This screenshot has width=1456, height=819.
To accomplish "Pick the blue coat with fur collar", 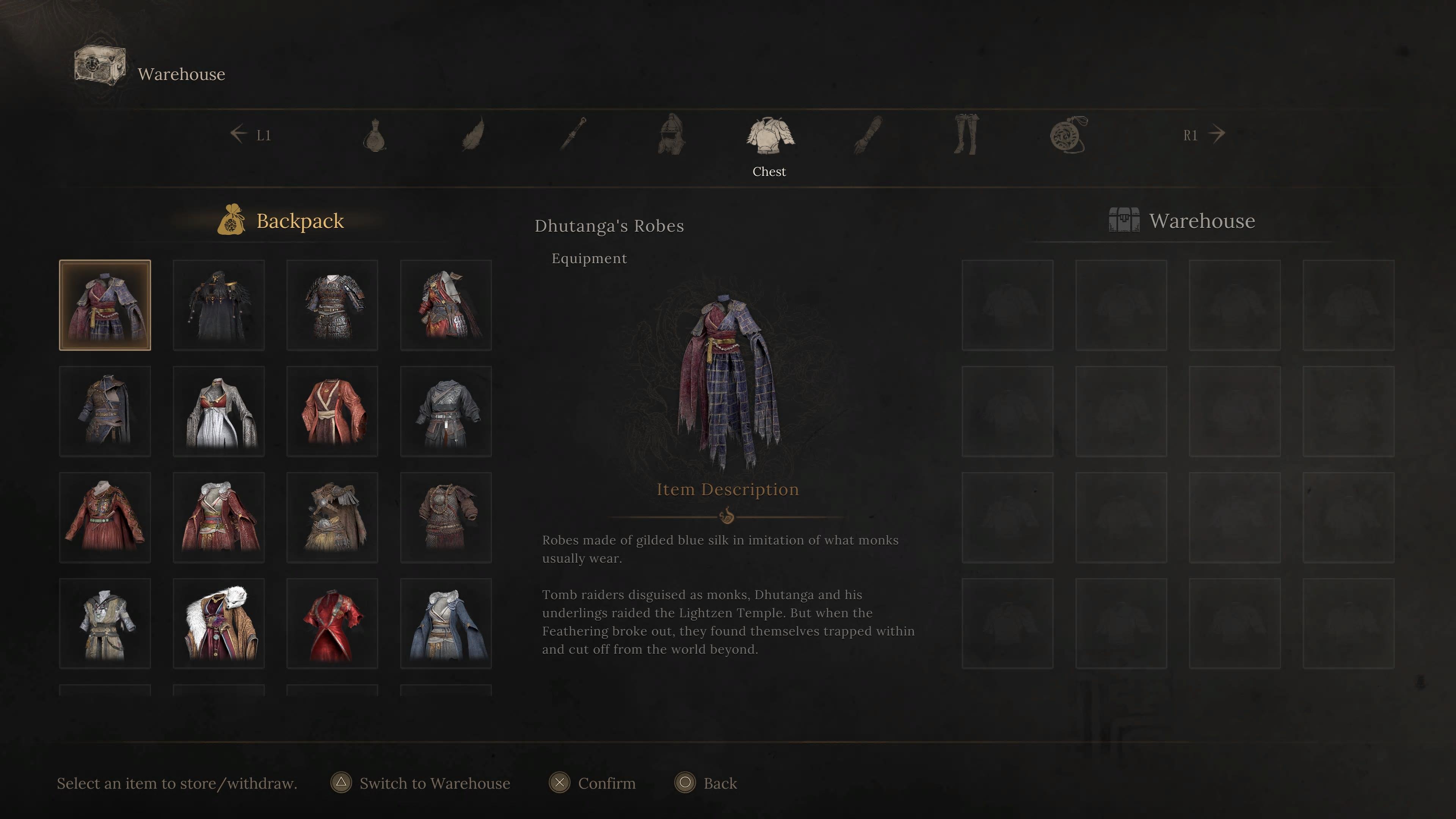I will (x=446, y=623).
